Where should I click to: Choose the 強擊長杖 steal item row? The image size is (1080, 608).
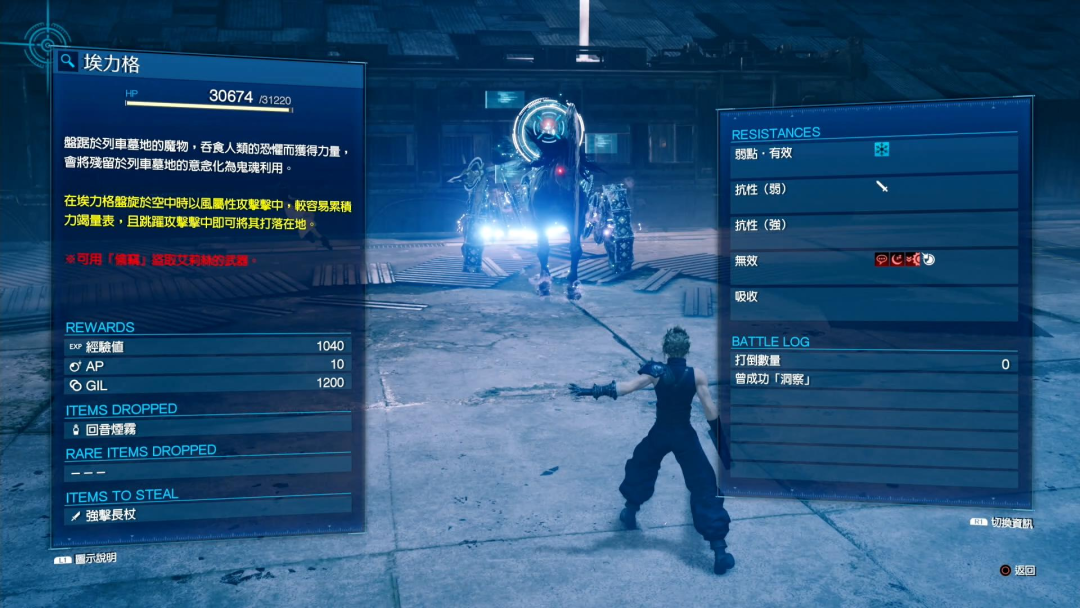click(x=208, y=515)
